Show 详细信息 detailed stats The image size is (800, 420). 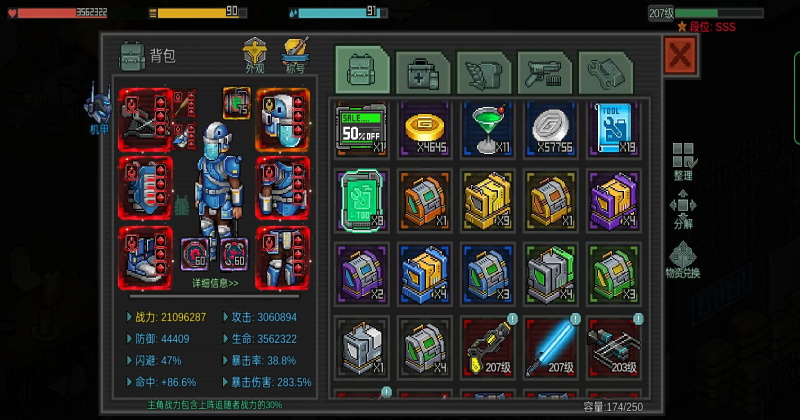215,283
